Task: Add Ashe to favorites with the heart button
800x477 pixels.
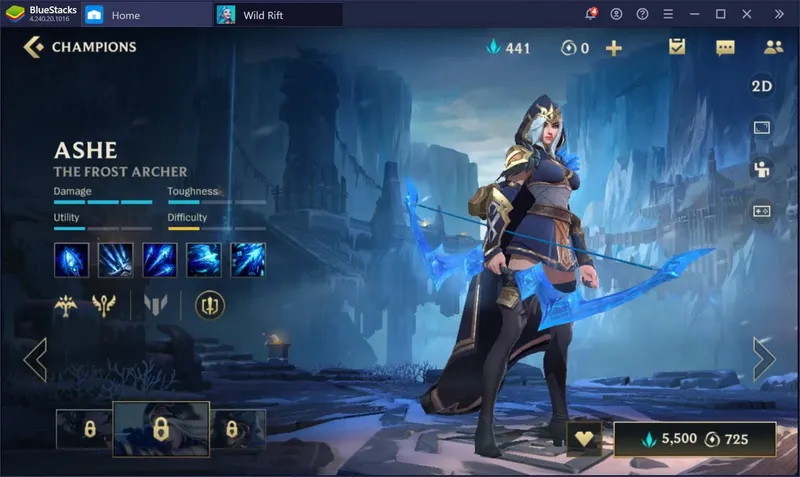Action: point(583,439)
